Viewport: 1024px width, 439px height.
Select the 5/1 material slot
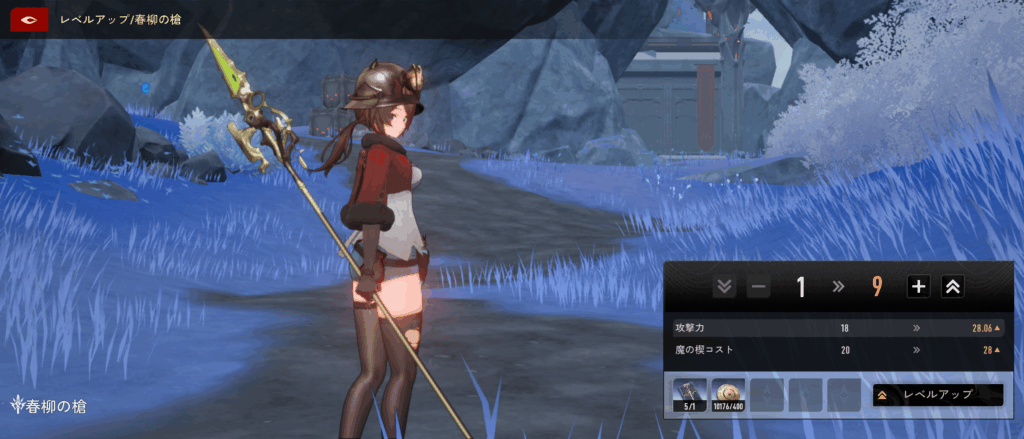(690, 395)
